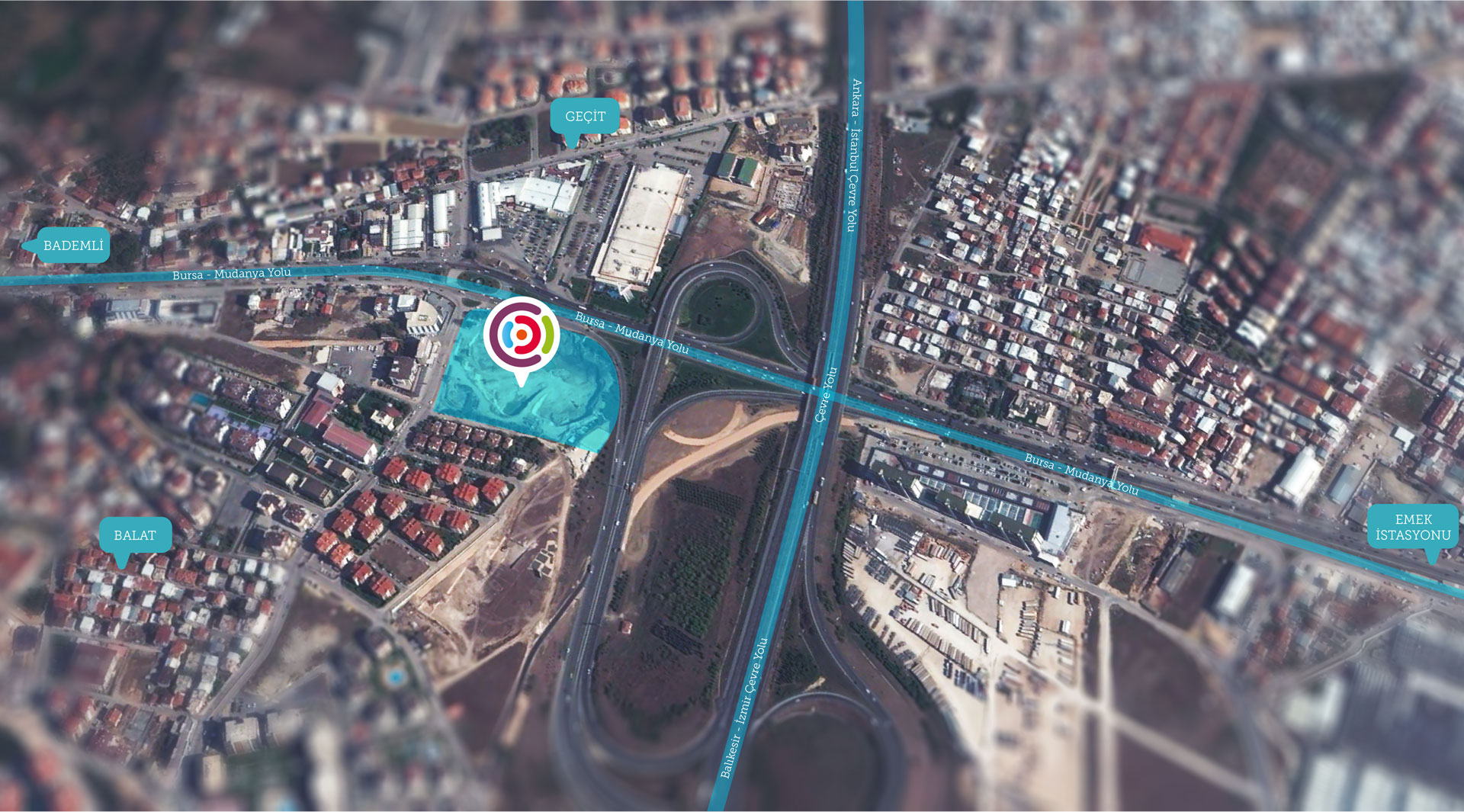The width and height of the screenshot is (1464, 812).
Task: Select the circular logo map pin
Action: (x=522, y=335)
